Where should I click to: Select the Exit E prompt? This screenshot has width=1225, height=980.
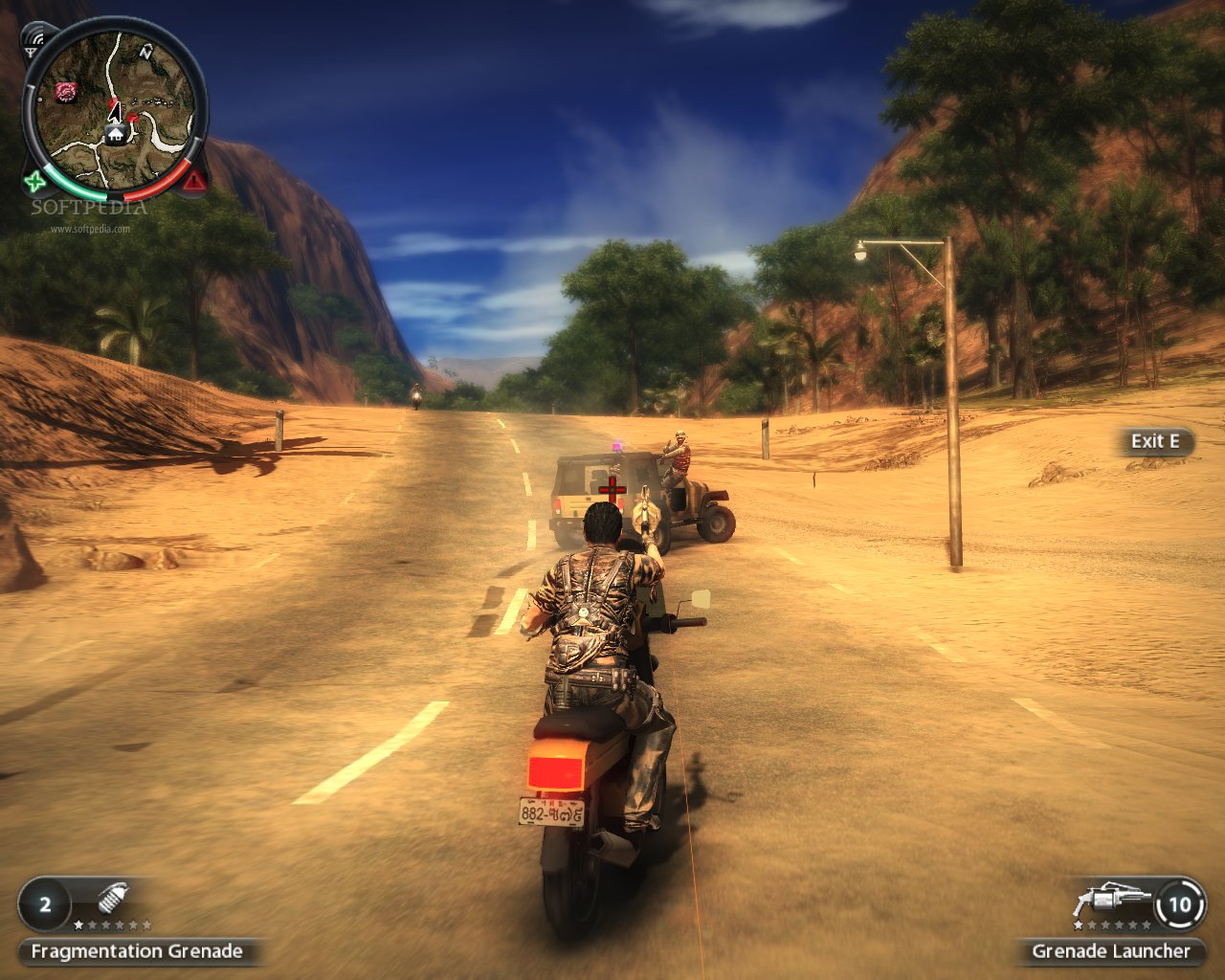click(x=1156, y=442)
